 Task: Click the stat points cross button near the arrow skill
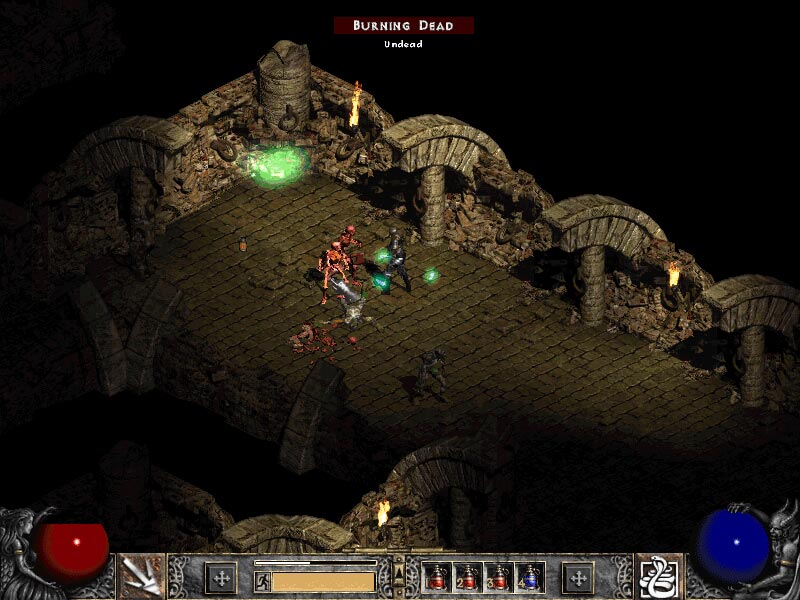point(220,577)
